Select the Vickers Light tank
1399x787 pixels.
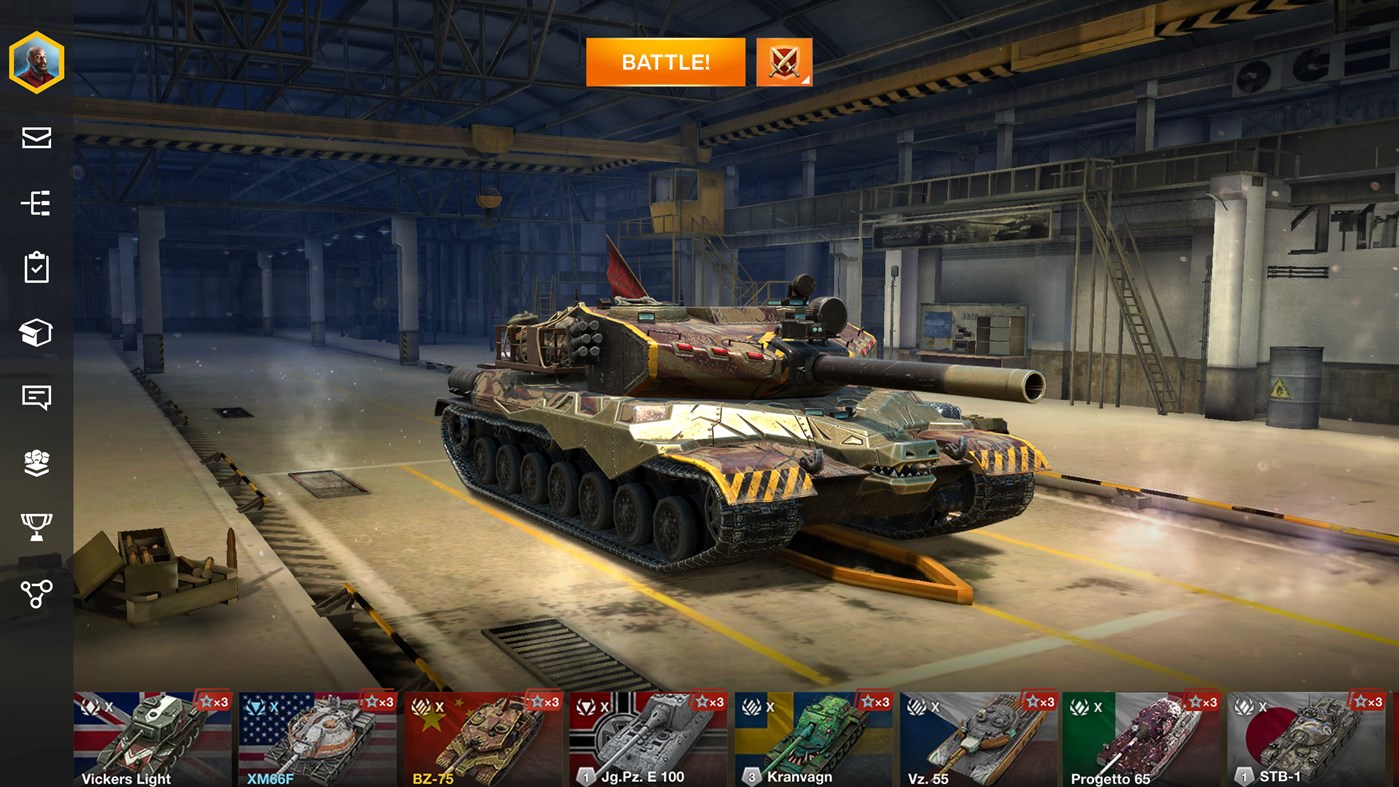[148, 738]
